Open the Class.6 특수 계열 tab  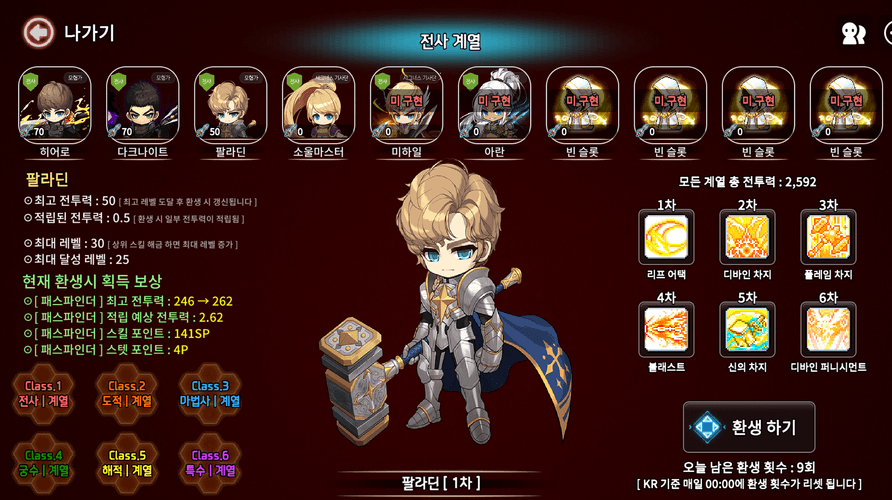(211, 463)
